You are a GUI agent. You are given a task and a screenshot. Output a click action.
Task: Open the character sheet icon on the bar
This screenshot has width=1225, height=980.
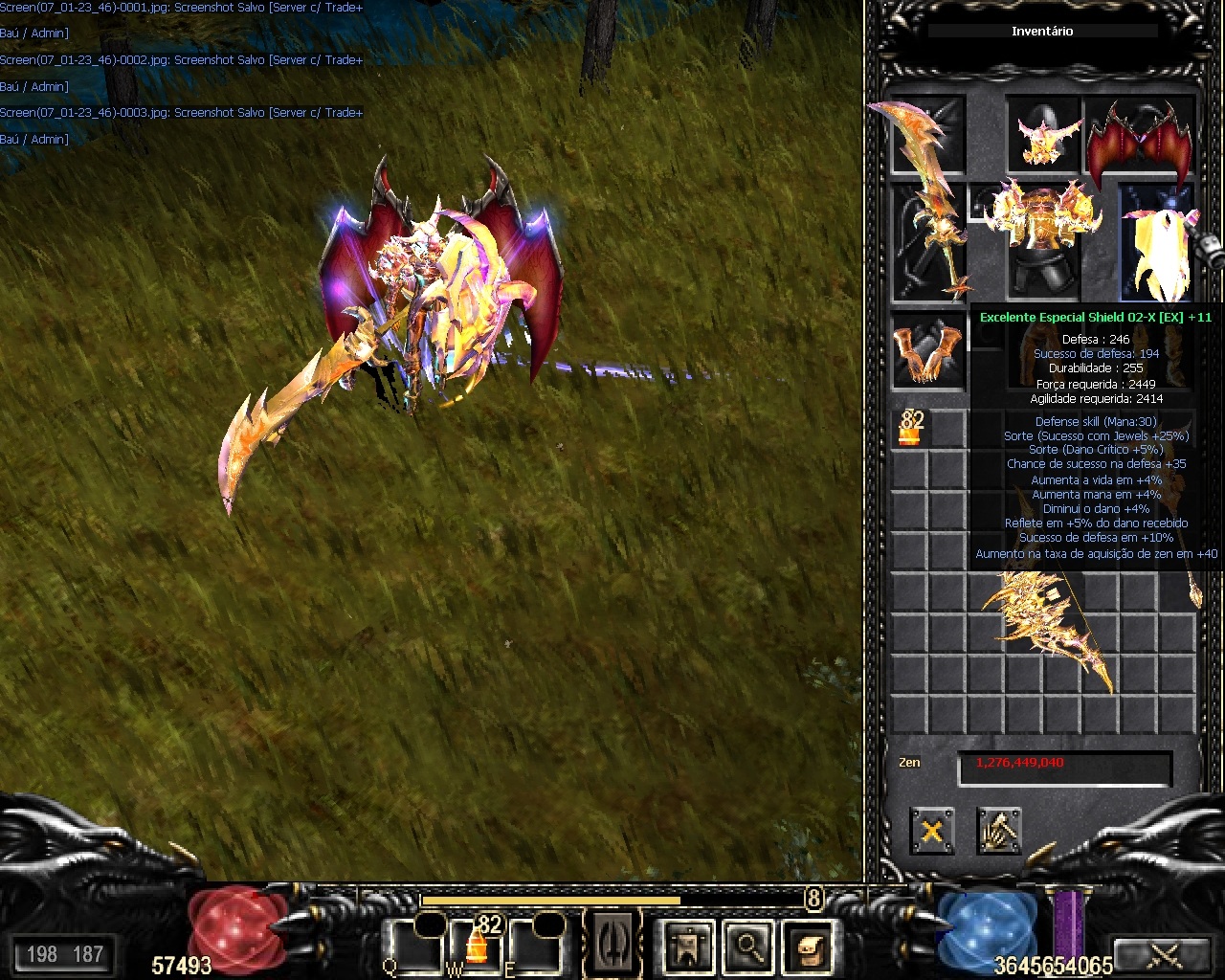[x=688, y=946]
